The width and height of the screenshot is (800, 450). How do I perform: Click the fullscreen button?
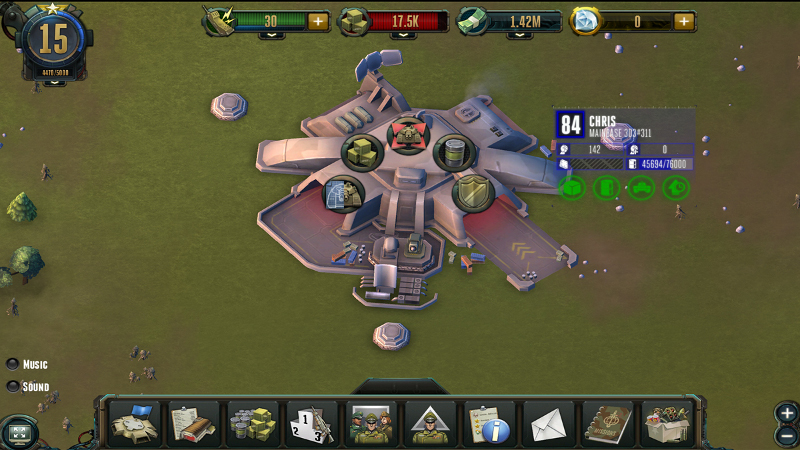tap(19, 433)
